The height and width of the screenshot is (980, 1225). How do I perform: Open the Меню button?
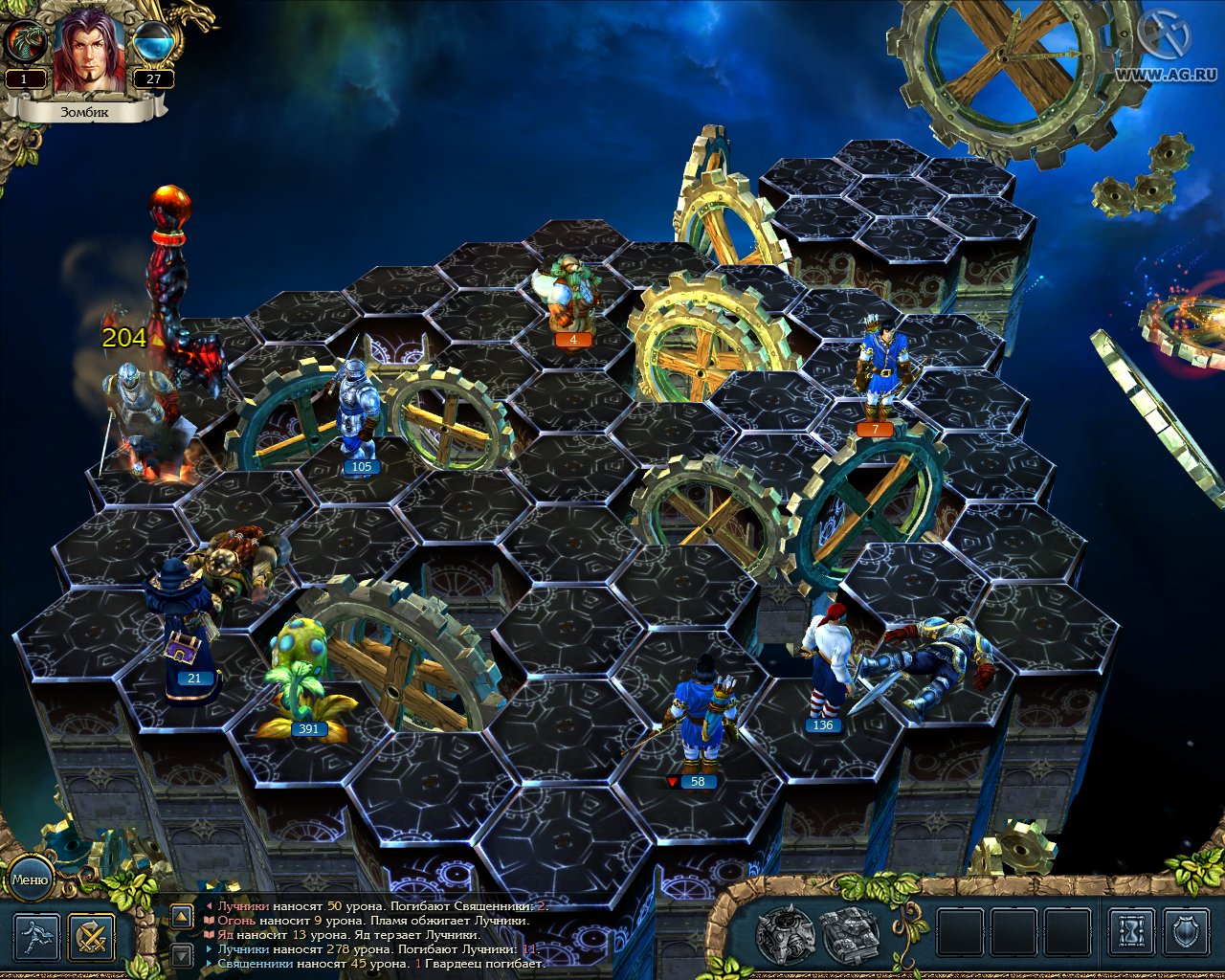point(30,880)
